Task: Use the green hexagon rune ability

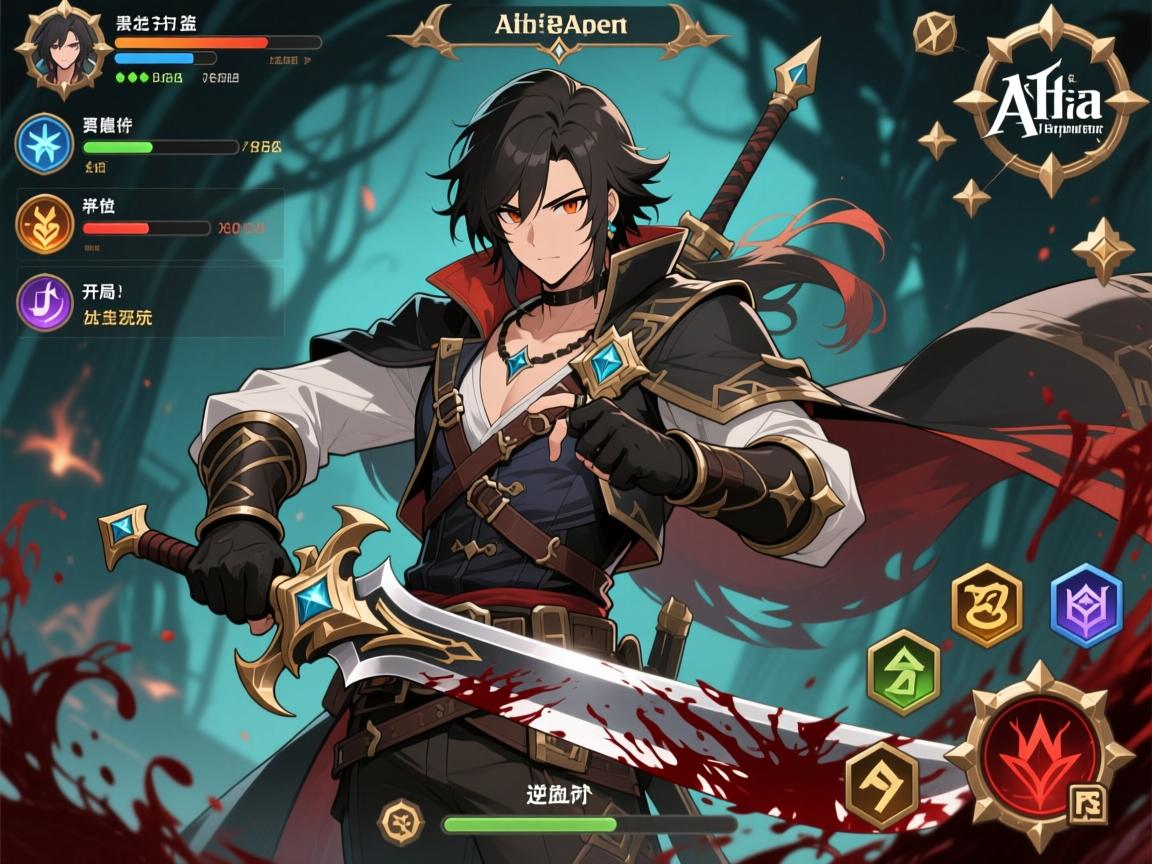Action: pos(904,672)
